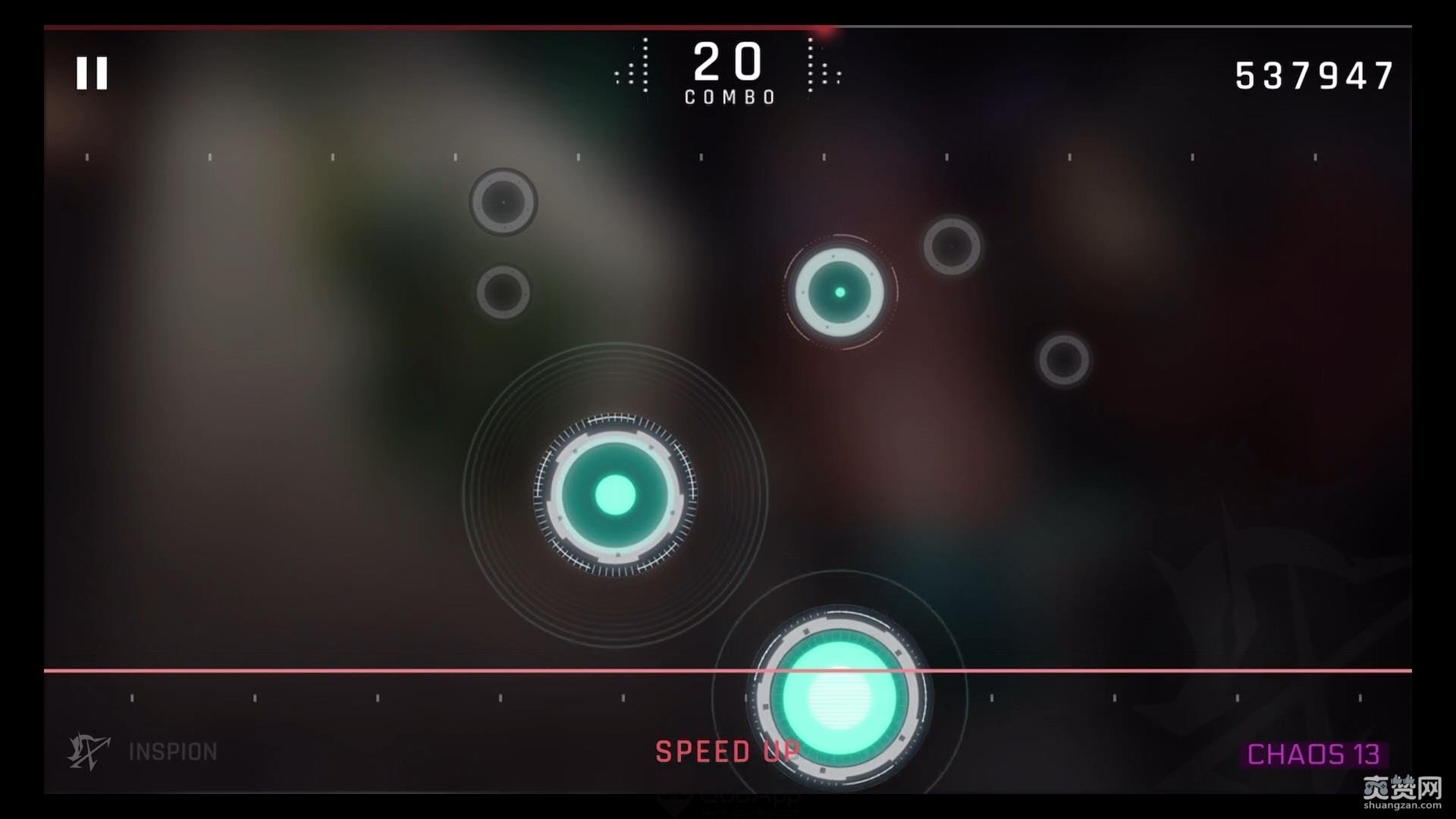Image resolution: width=1456 pixels, height=819 pixels.
Task: Click the CHAOS 13 difficulty label
Action: (1314, 754)
